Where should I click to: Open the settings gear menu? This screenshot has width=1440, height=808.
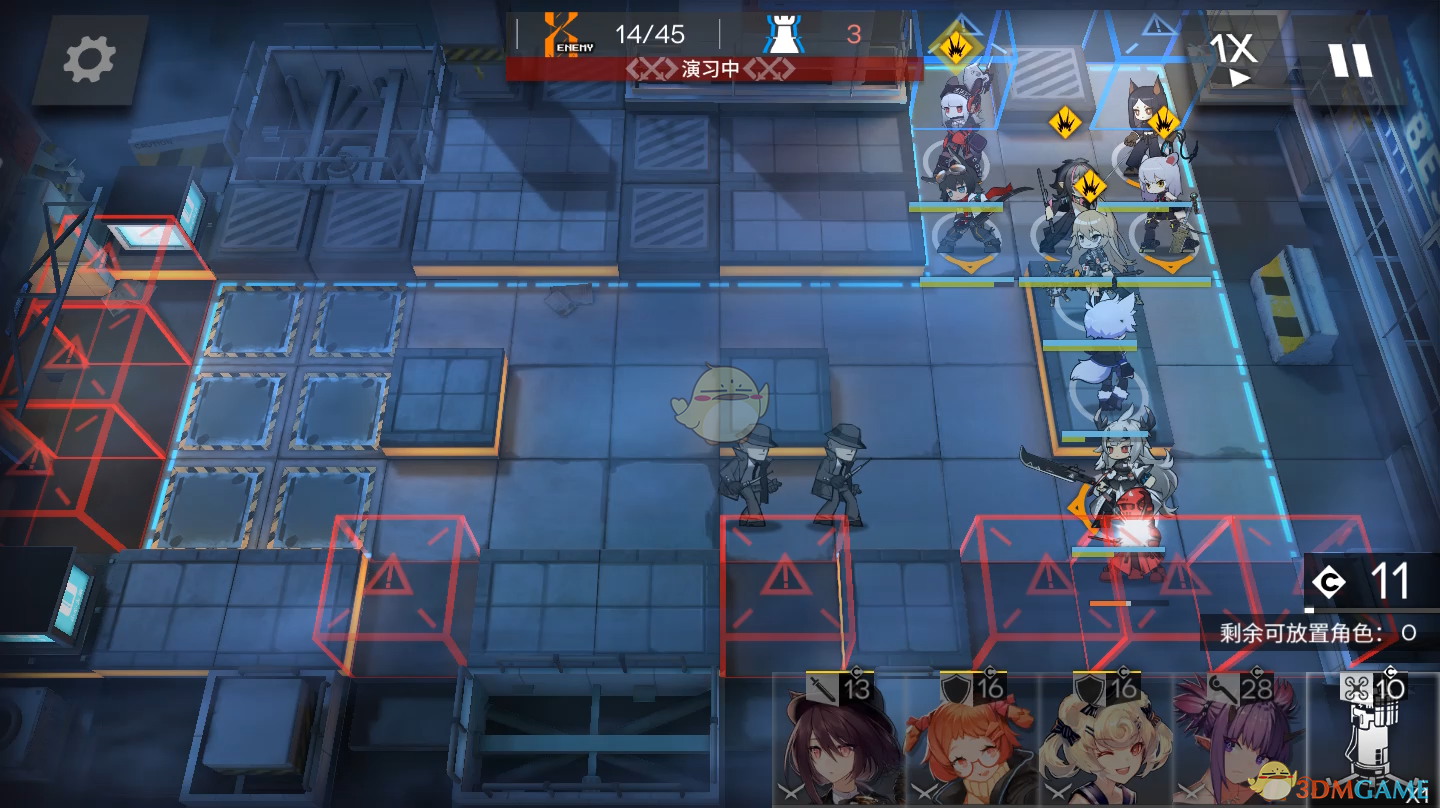pos(90,60)
